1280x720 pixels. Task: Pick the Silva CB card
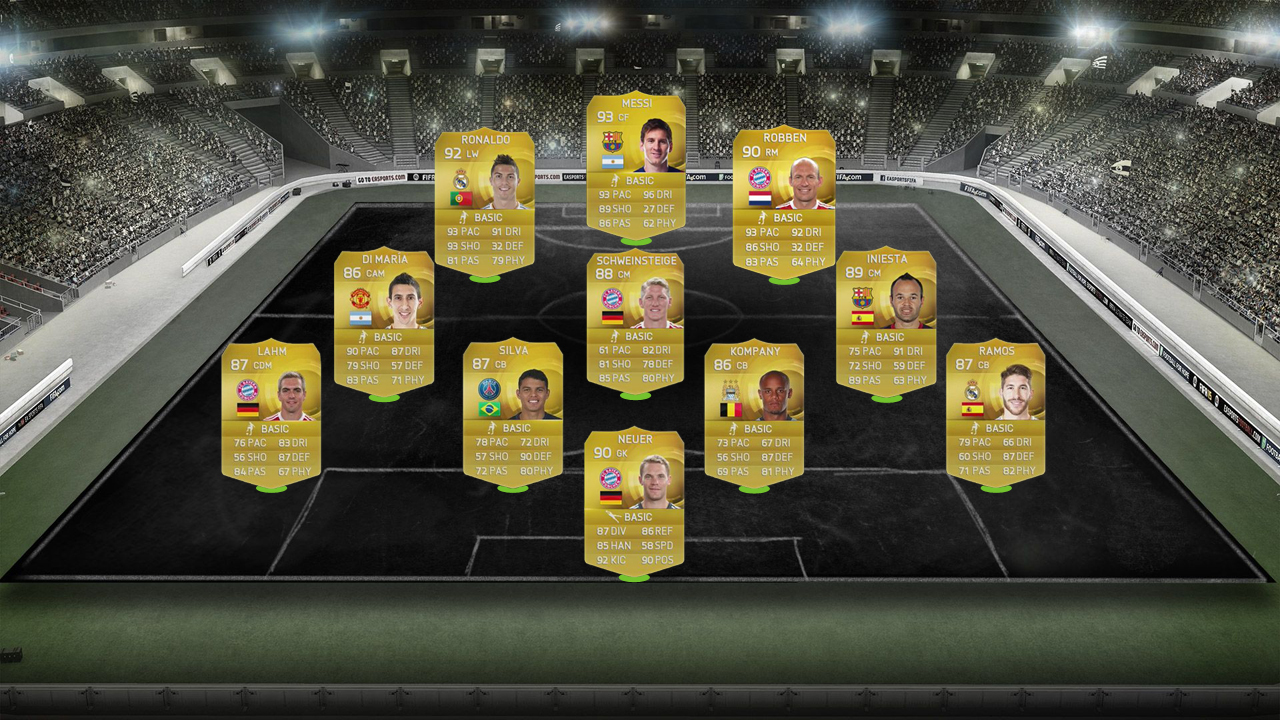point(512,414)
